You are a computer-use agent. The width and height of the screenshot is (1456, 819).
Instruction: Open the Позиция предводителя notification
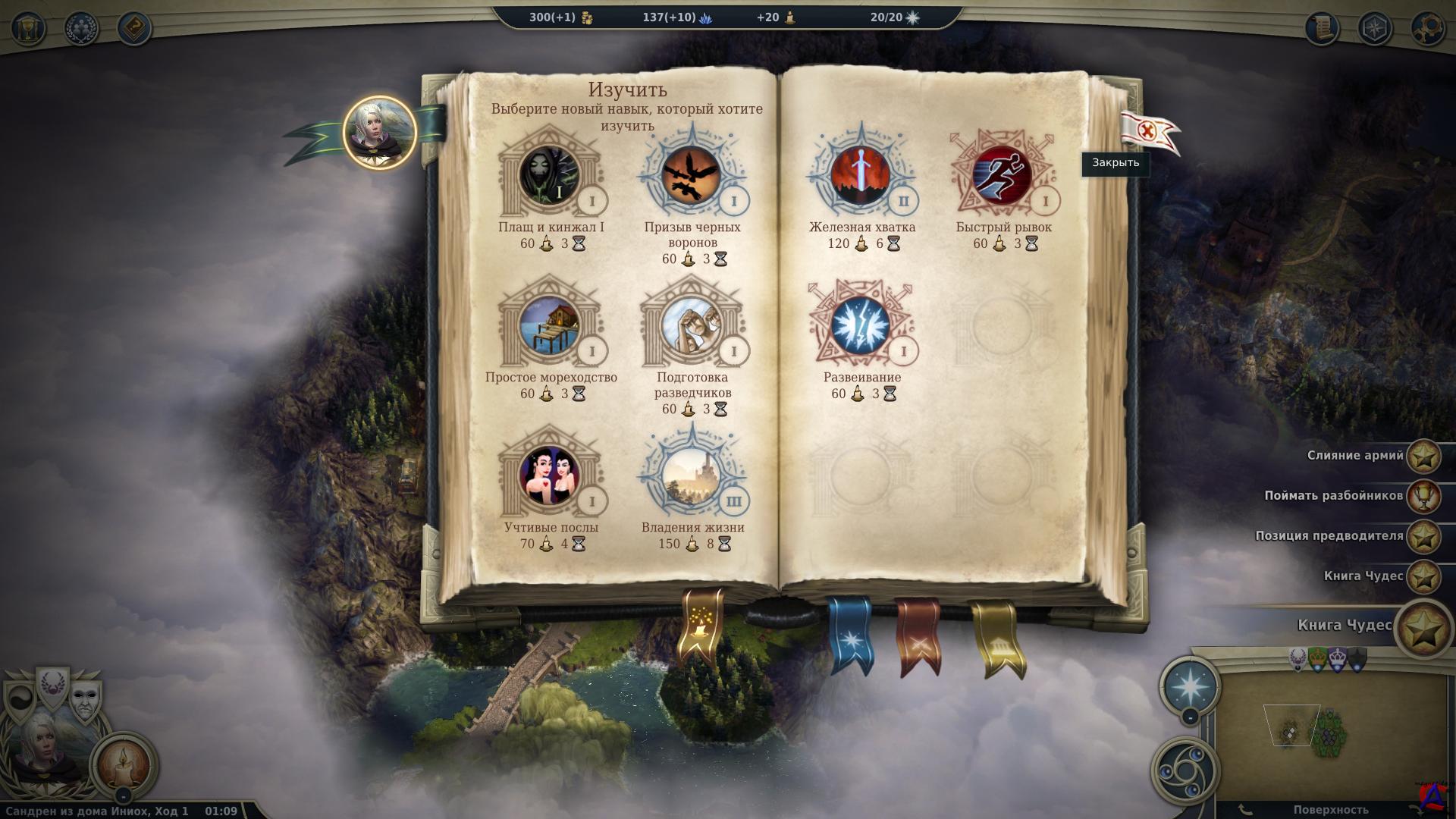pyautogui.click(x=1423, y=537)
